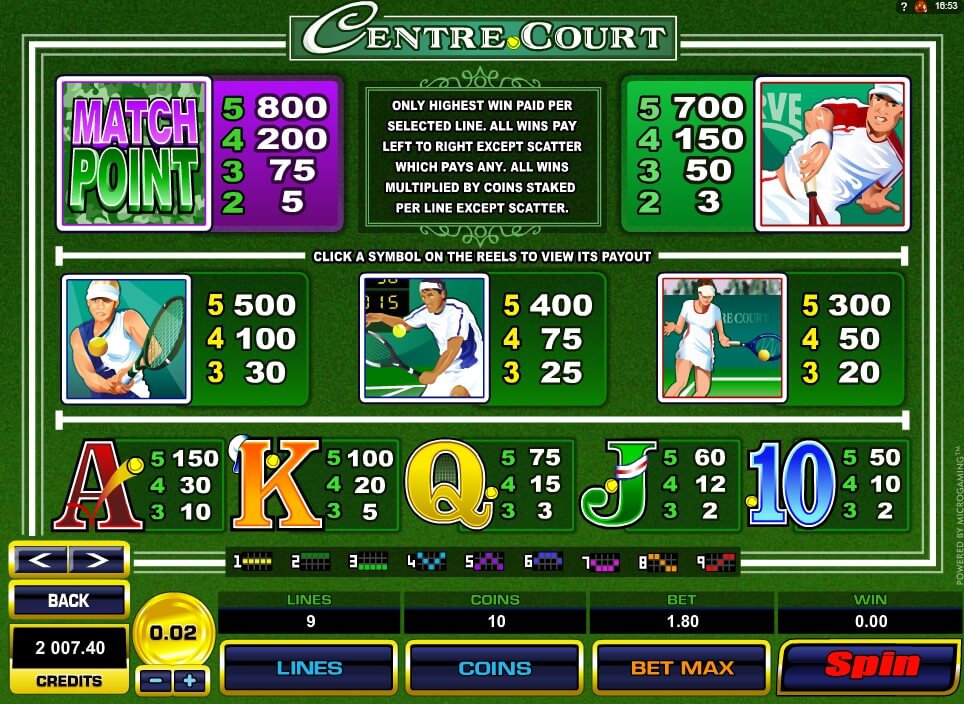Click the gold 0.02 coin
The width and height of the screenshot is (964, 704).
click(172, 632)
